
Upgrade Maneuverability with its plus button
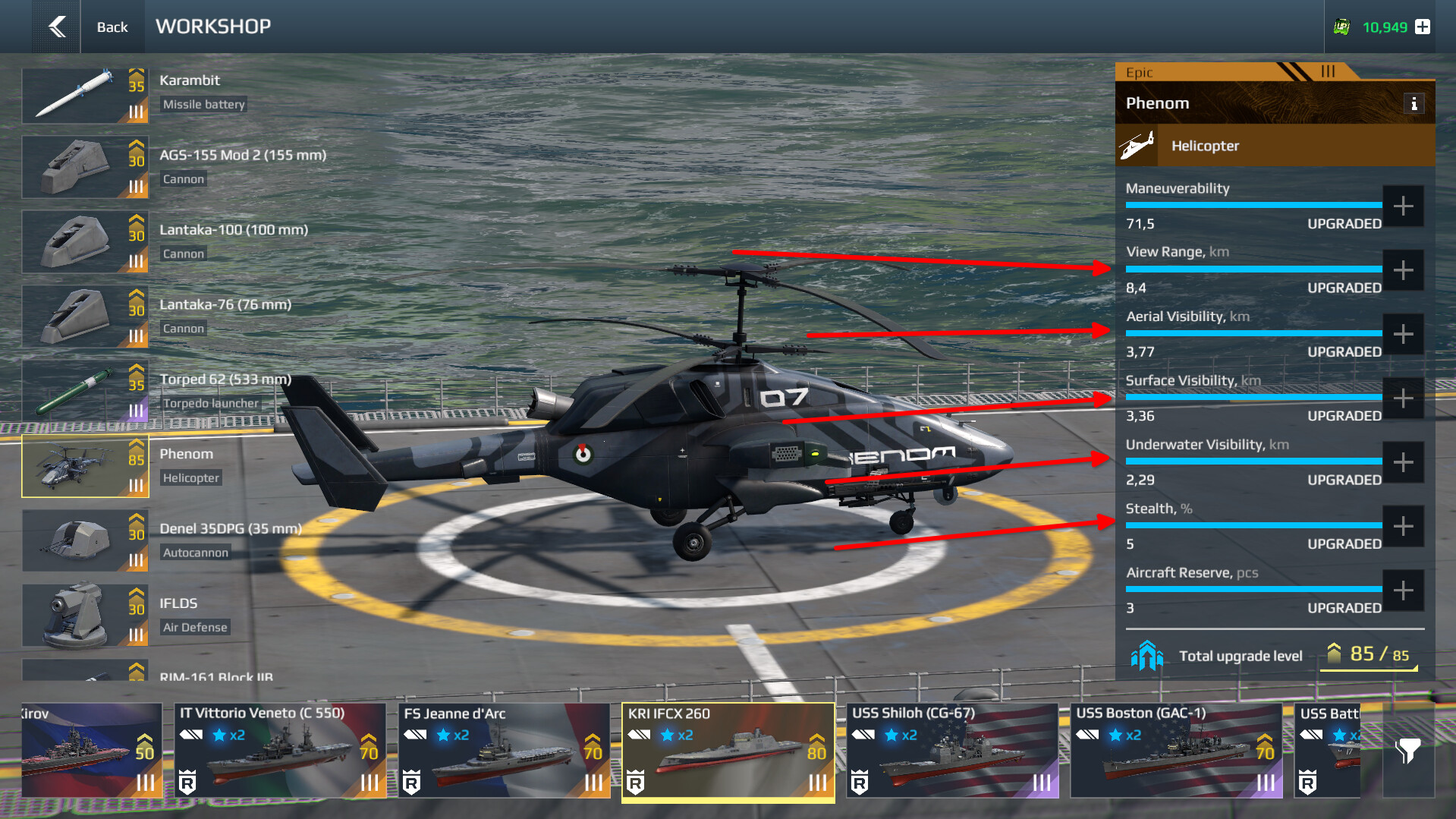tap(1403, 206)
